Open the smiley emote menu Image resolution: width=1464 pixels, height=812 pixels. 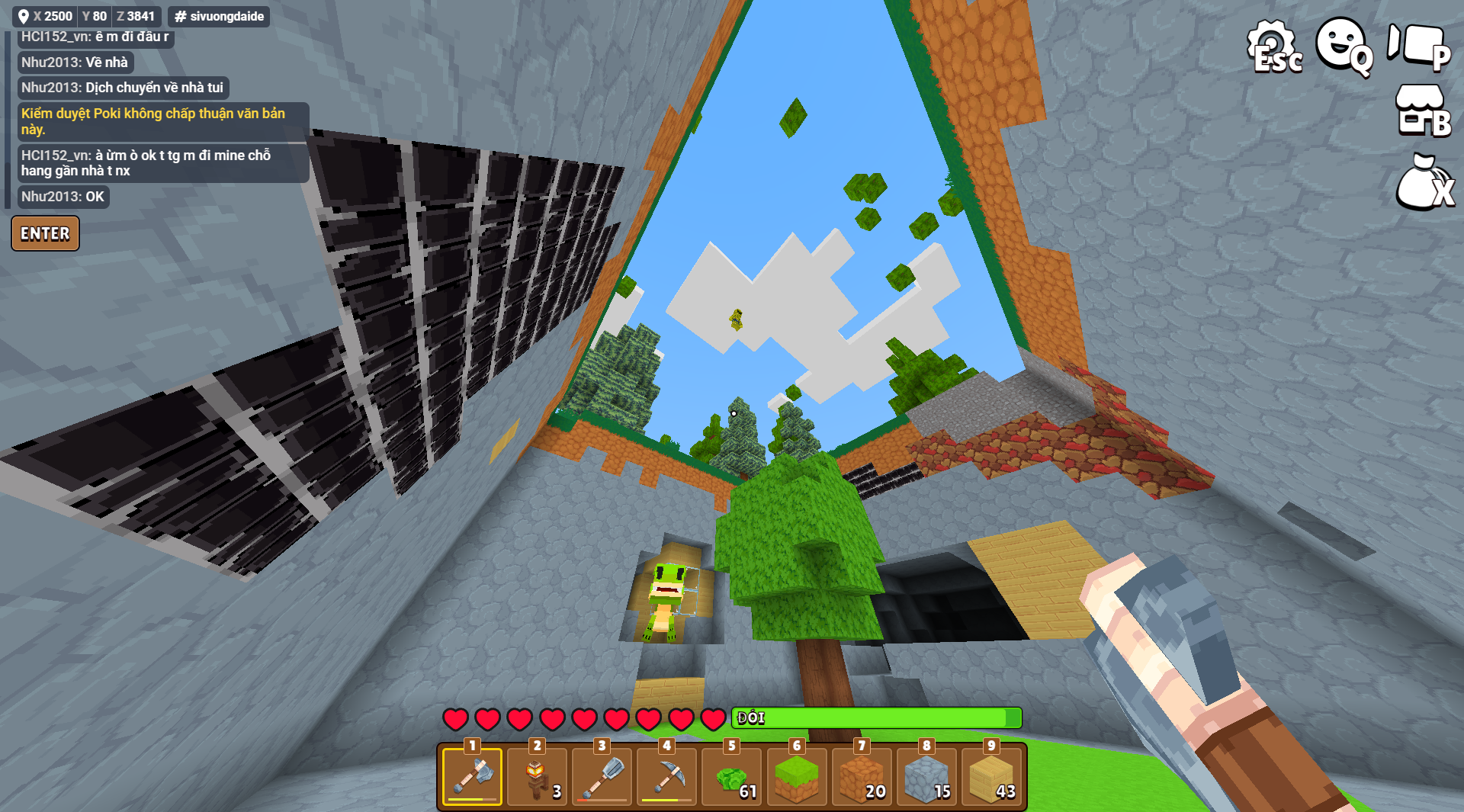[x=1344, y=46]
